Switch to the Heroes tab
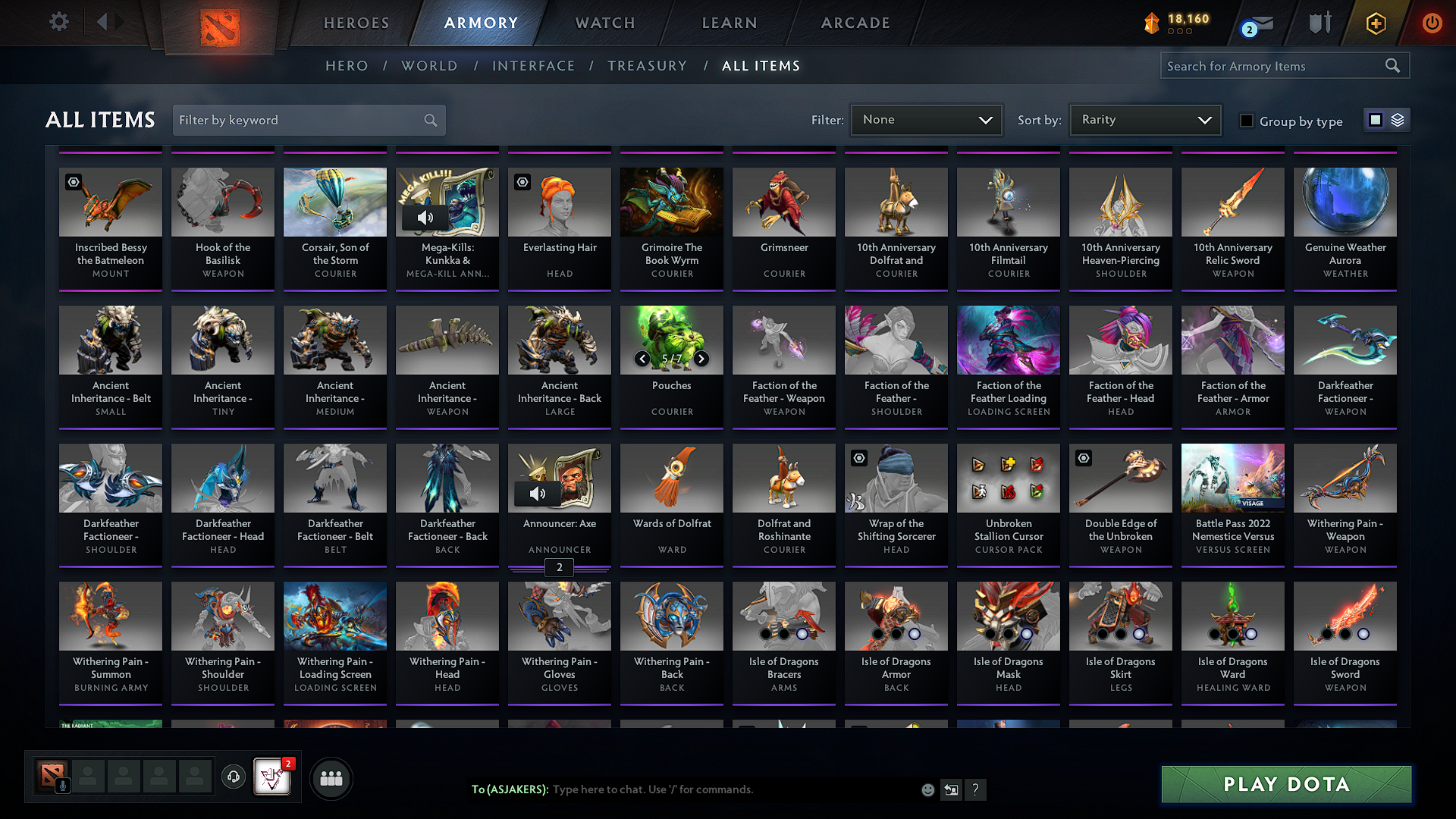 pos(356,23)
